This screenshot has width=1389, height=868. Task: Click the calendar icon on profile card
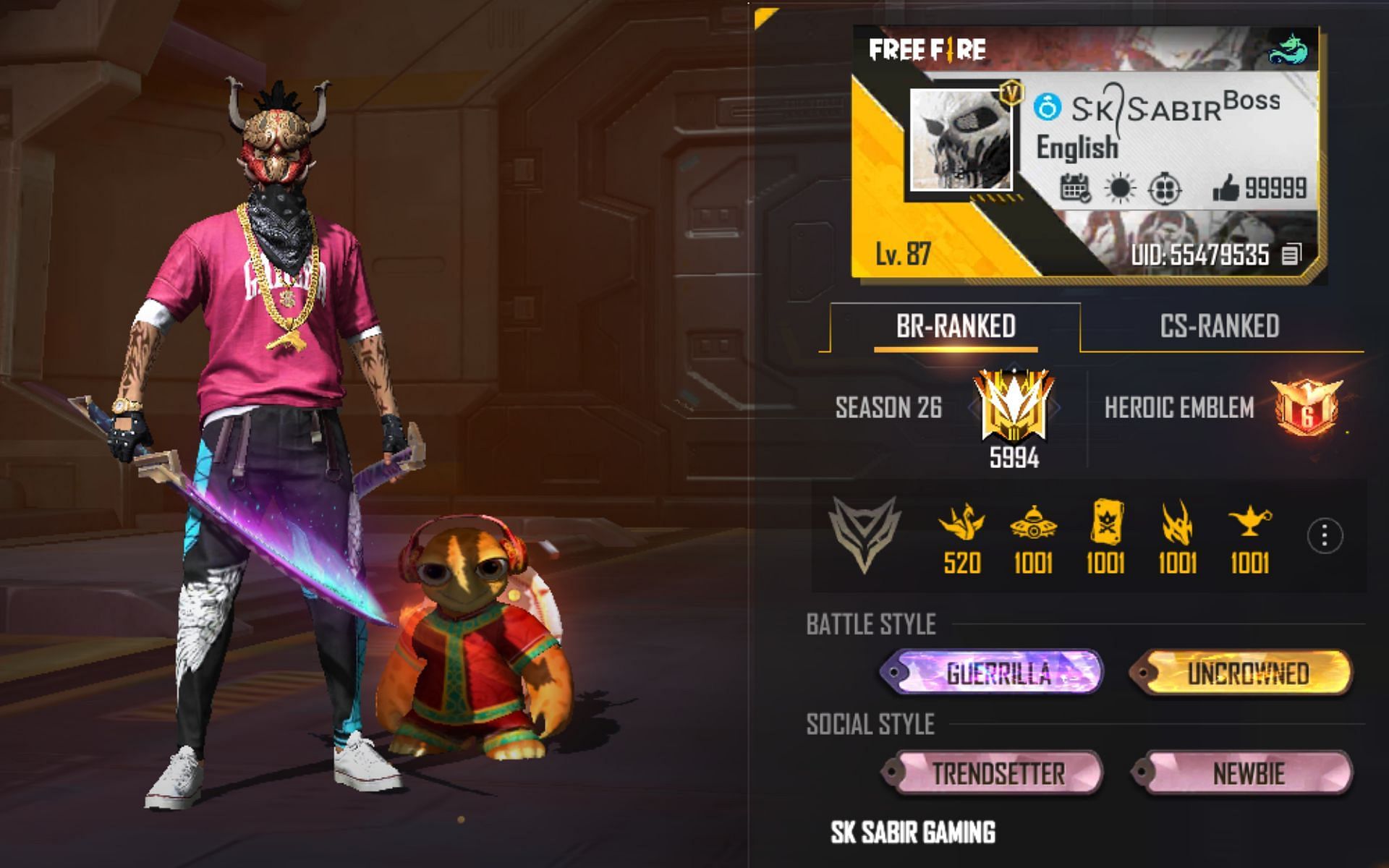coord(1075,190)
